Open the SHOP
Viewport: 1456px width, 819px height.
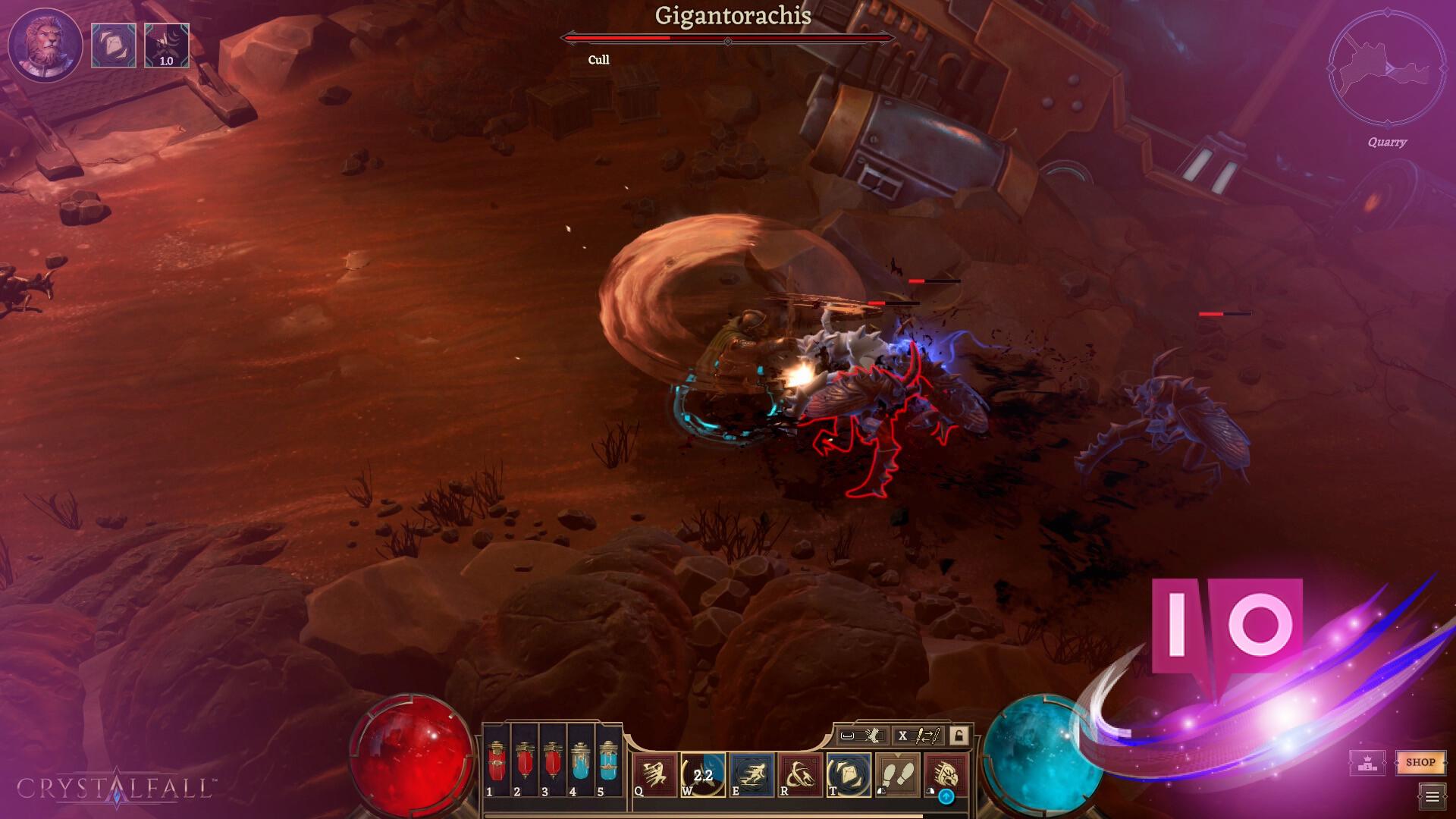pos(1420,763)
